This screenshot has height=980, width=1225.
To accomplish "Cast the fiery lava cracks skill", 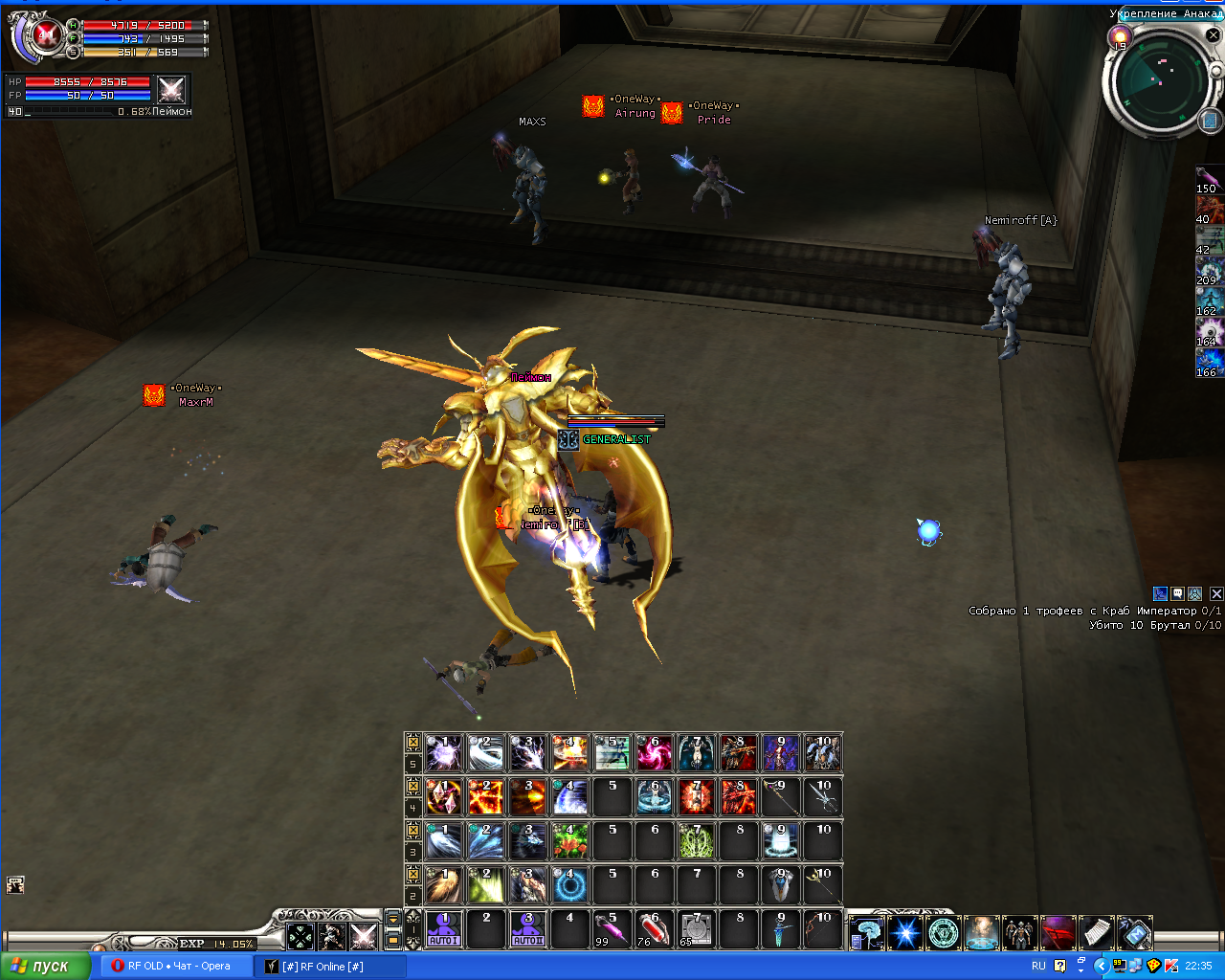I will (x=485, y=797).
